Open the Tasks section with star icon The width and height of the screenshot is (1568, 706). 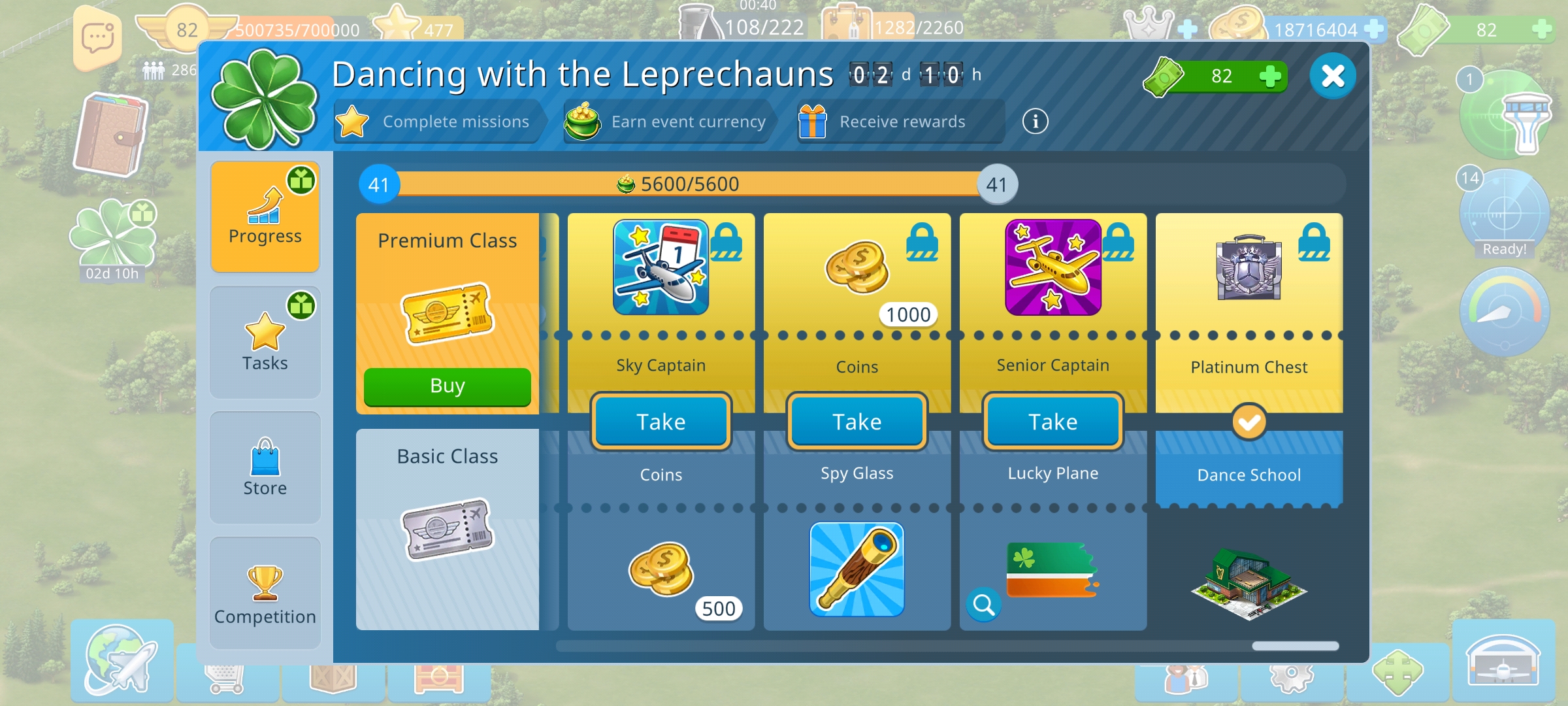pyautogui.click(x=265, y=340)
